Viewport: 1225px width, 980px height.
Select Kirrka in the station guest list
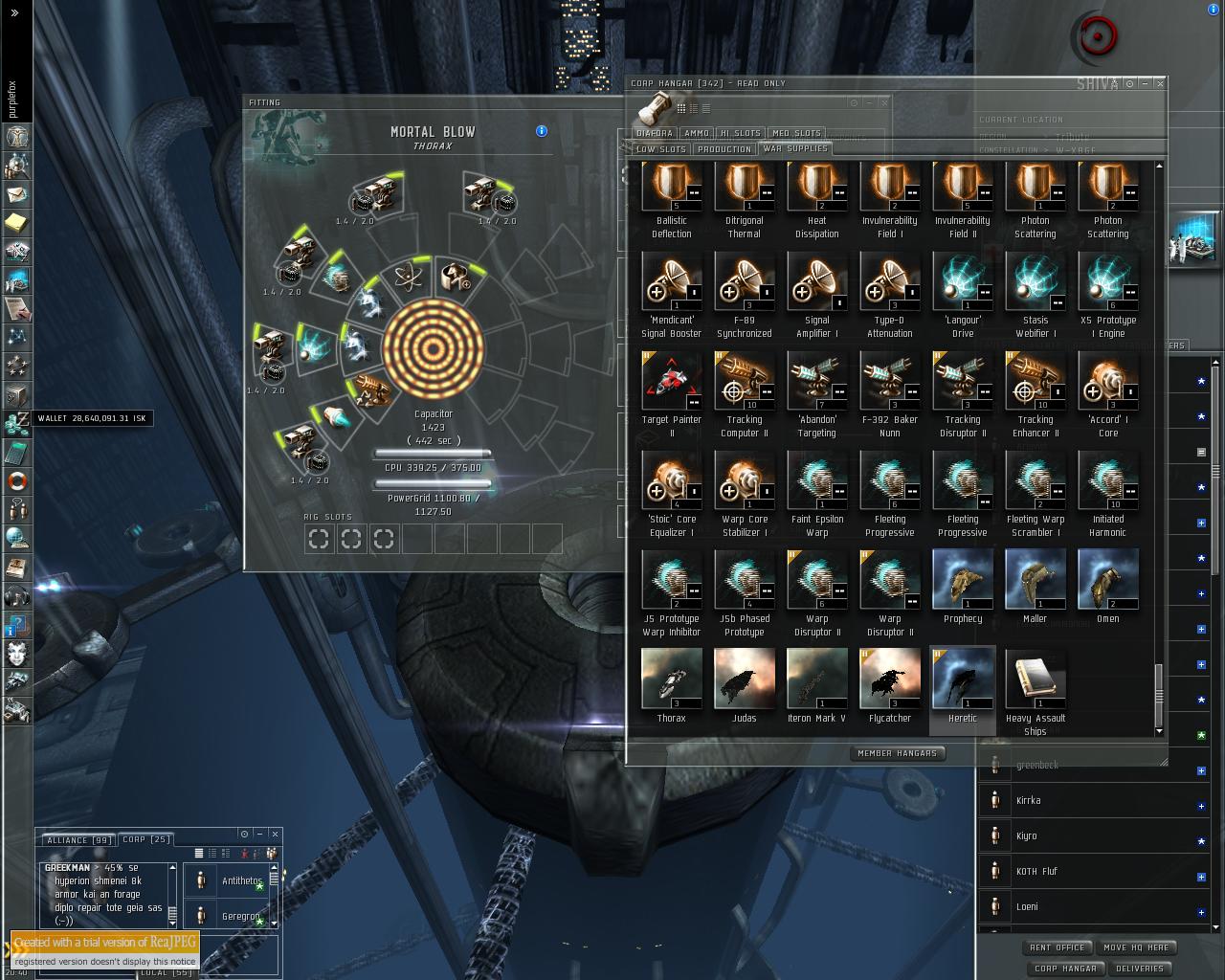[x=1029, y=801]
